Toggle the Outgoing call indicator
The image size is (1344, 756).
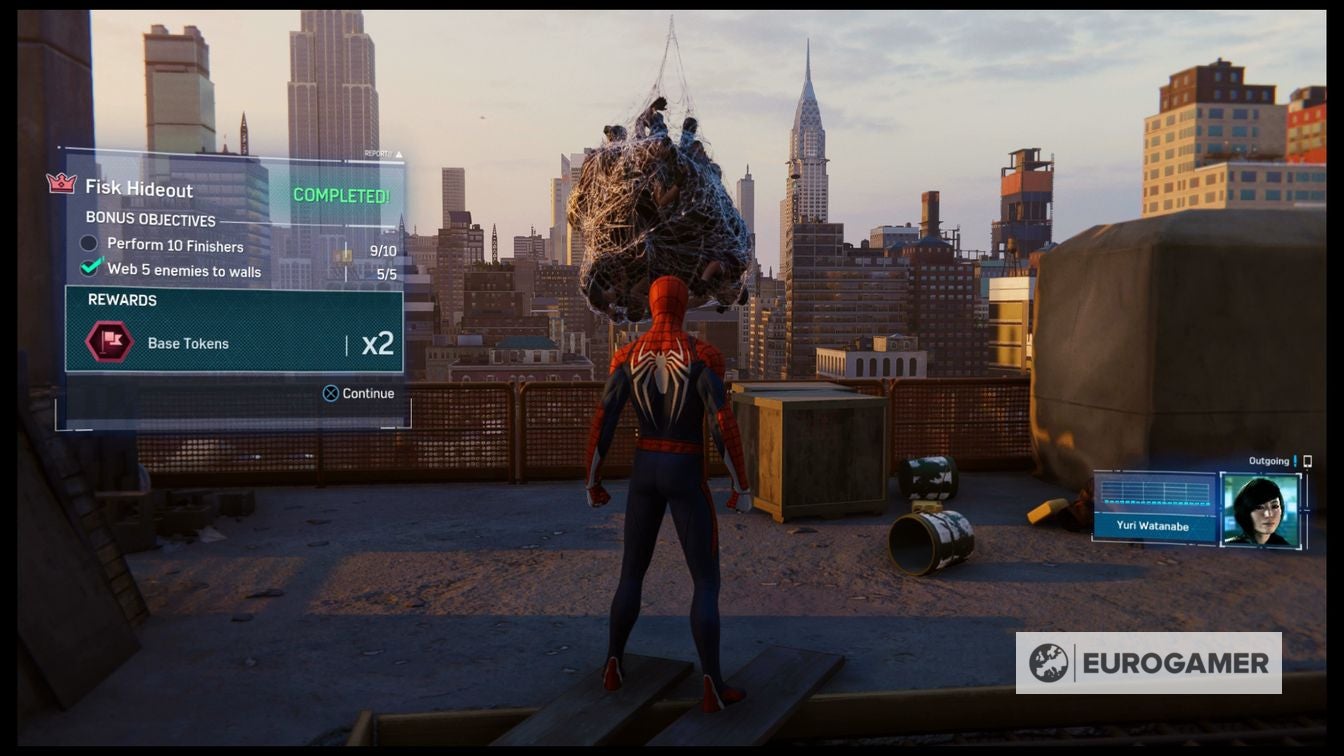coord(1267,459)
